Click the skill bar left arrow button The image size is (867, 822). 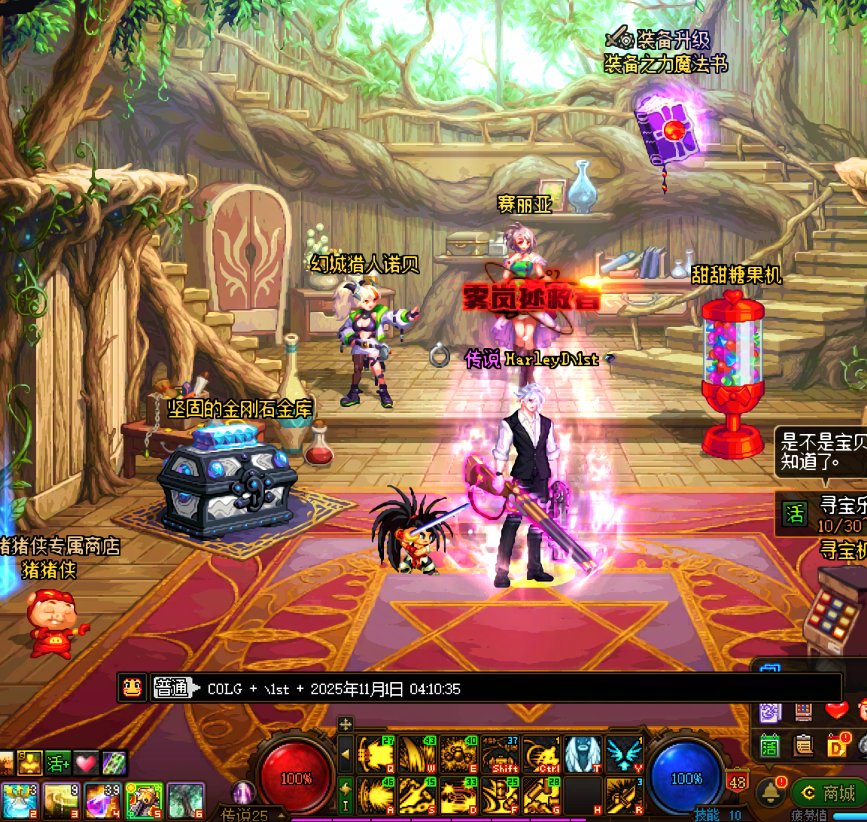tap(346, 754)
